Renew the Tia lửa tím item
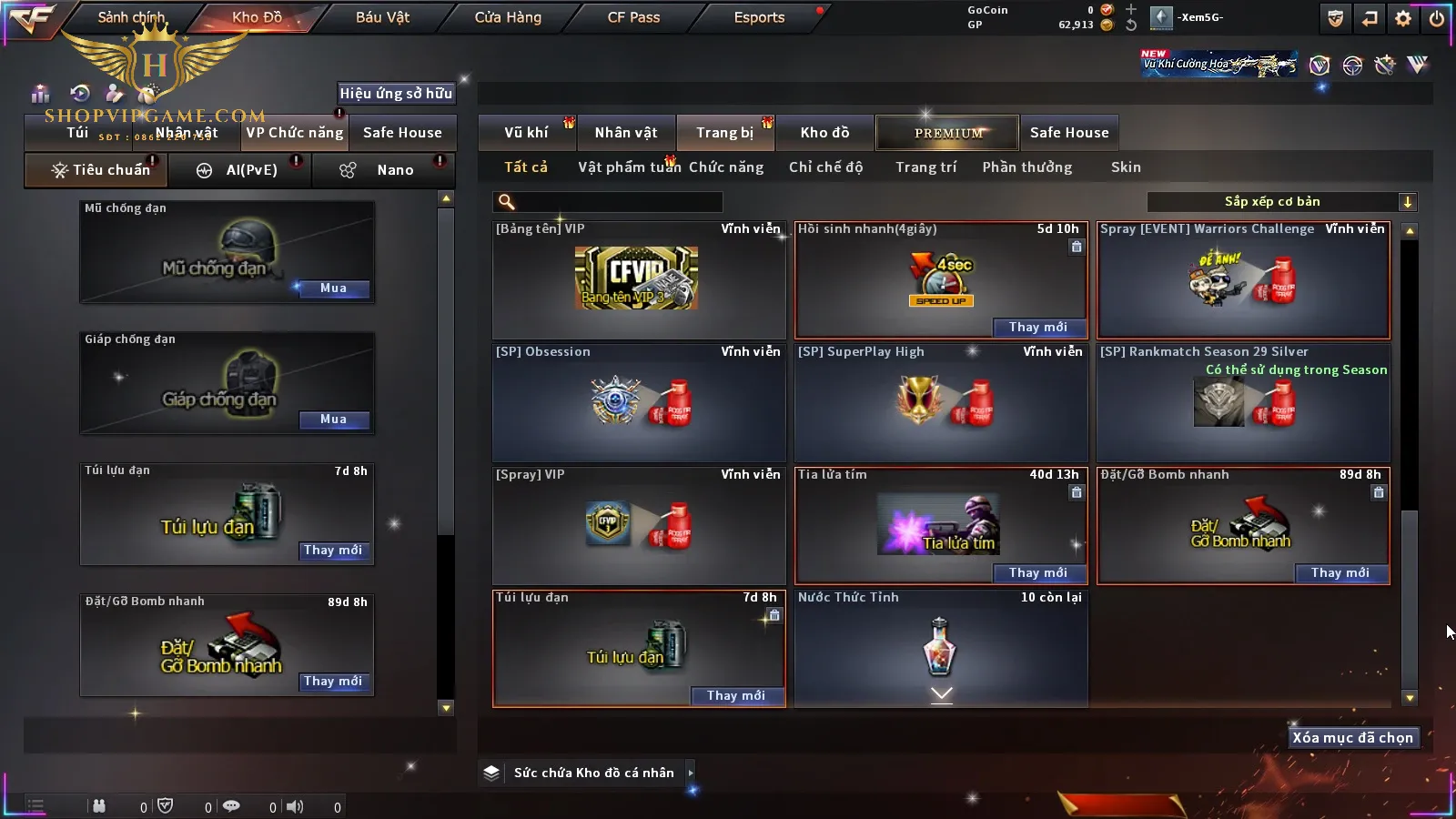The image size is (1456, 819). [1037, 572]
